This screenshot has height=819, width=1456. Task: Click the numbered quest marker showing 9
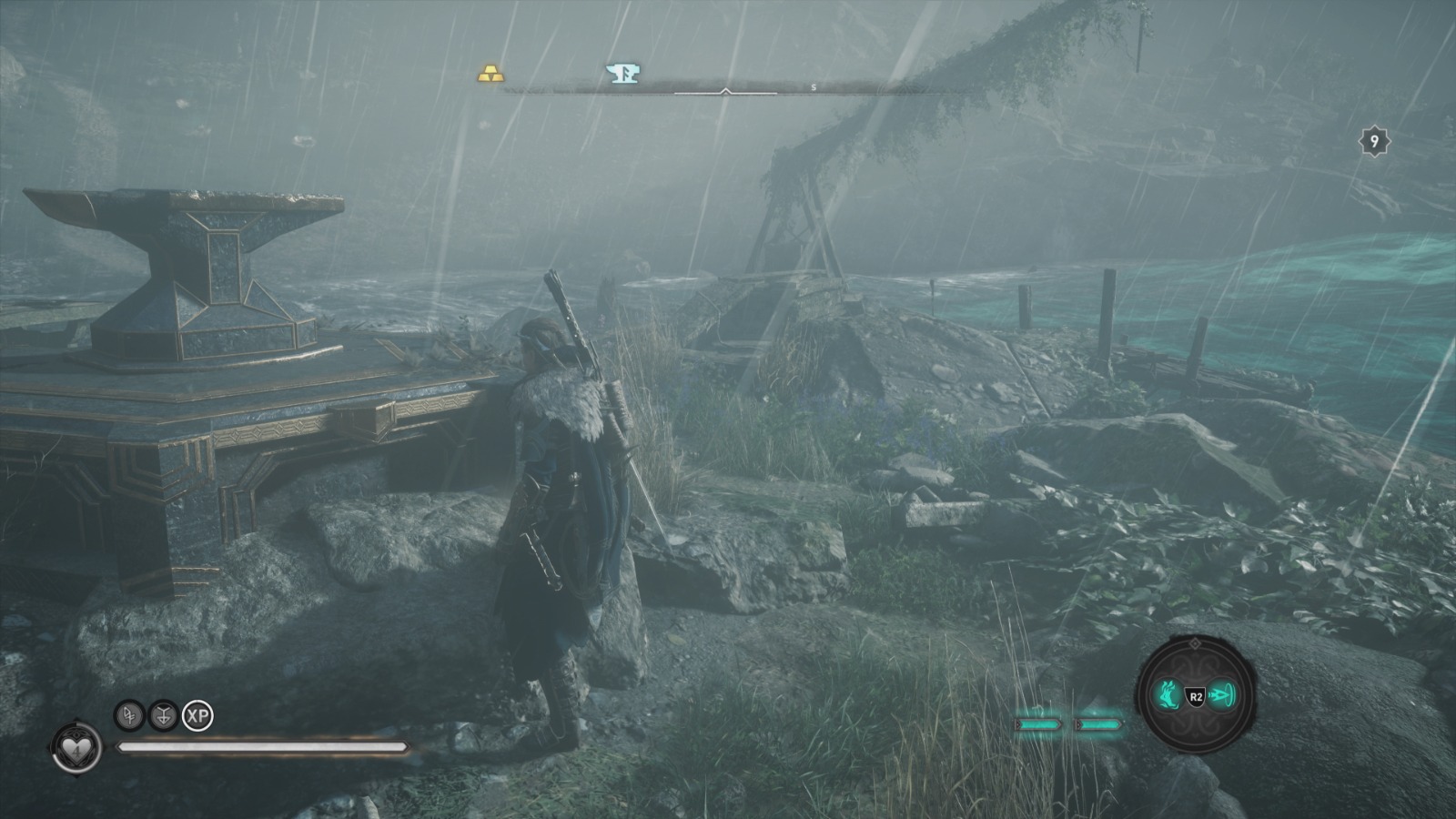(x=1373, y=140)
